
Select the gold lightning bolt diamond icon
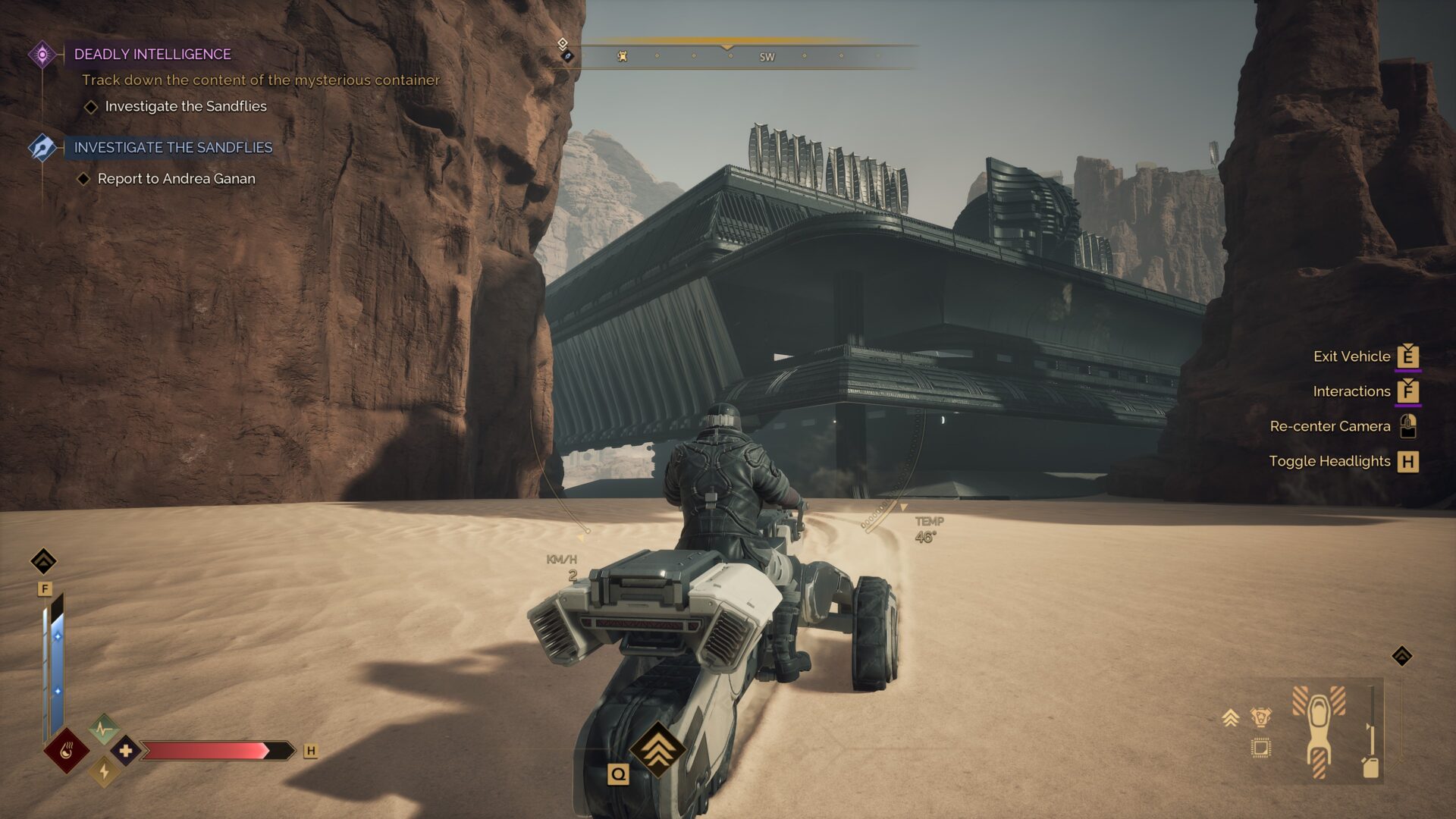tap(104, 772)
